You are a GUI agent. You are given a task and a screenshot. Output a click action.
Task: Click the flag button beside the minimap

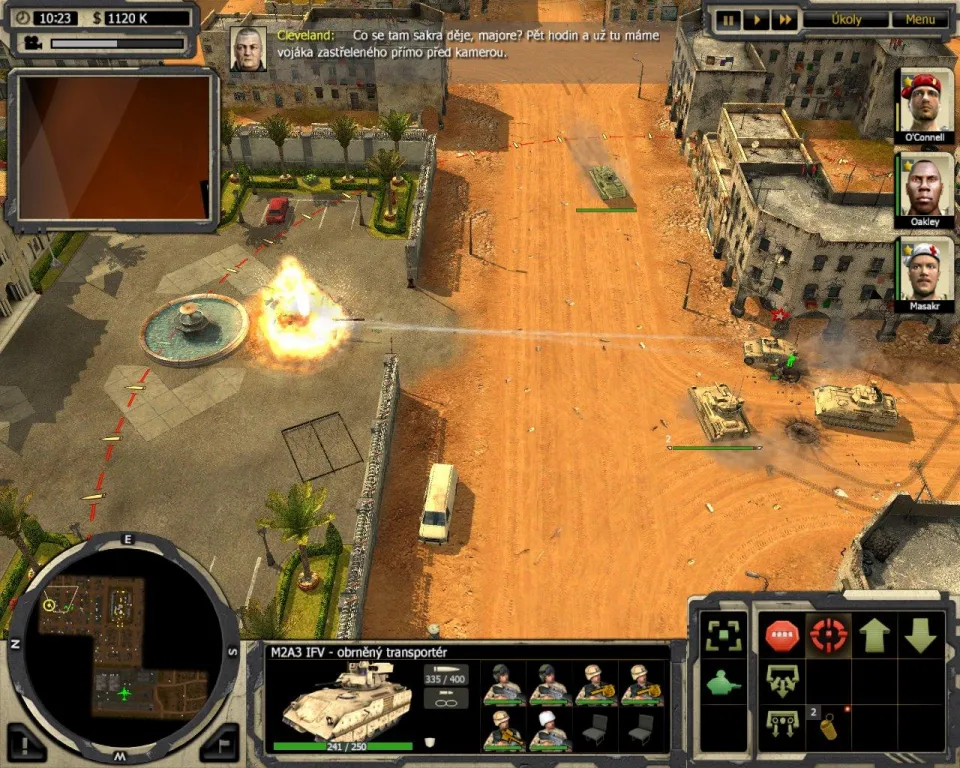pos(221,741)
